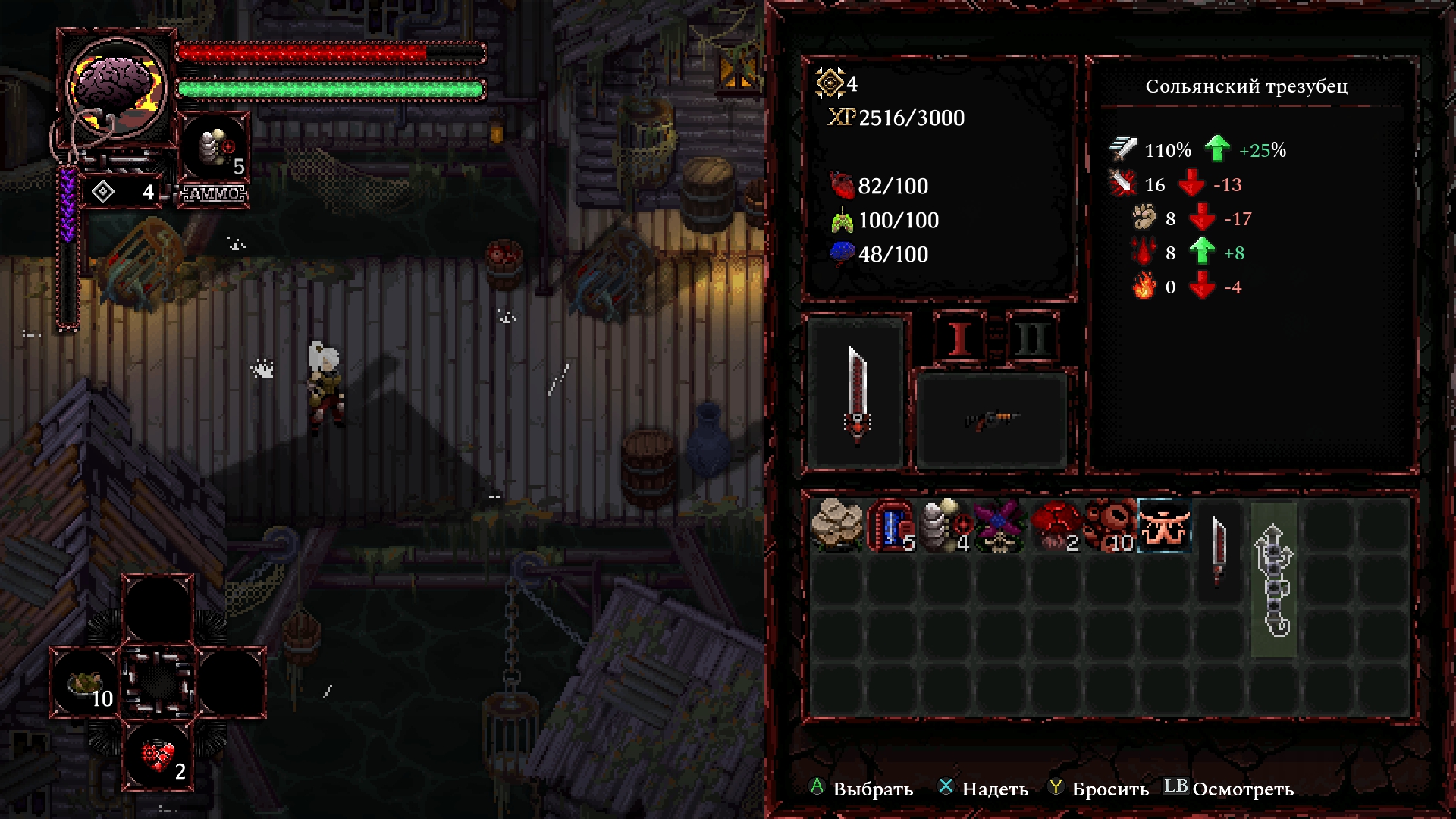Select the red flesh stack of ten
This screenshot has width=1456, height=819.
(x=1109, y=525)
